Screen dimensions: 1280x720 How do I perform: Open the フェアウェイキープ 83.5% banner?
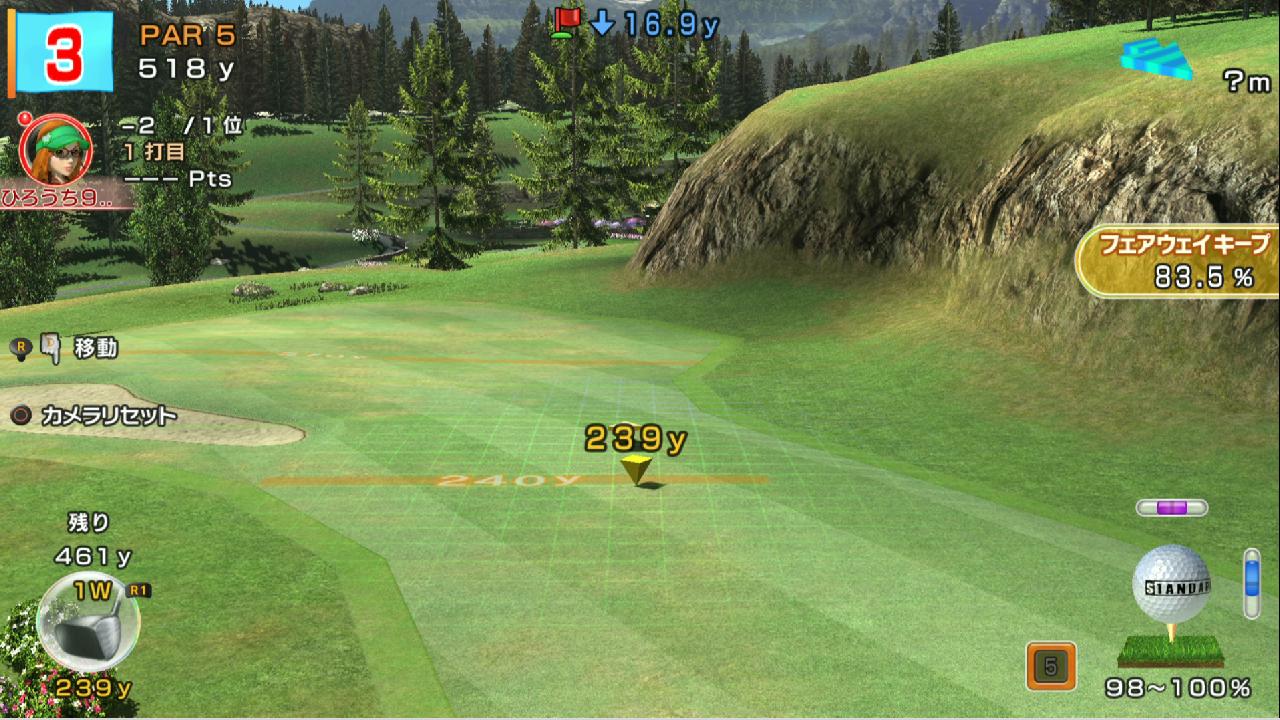[x=1179, y=261]
